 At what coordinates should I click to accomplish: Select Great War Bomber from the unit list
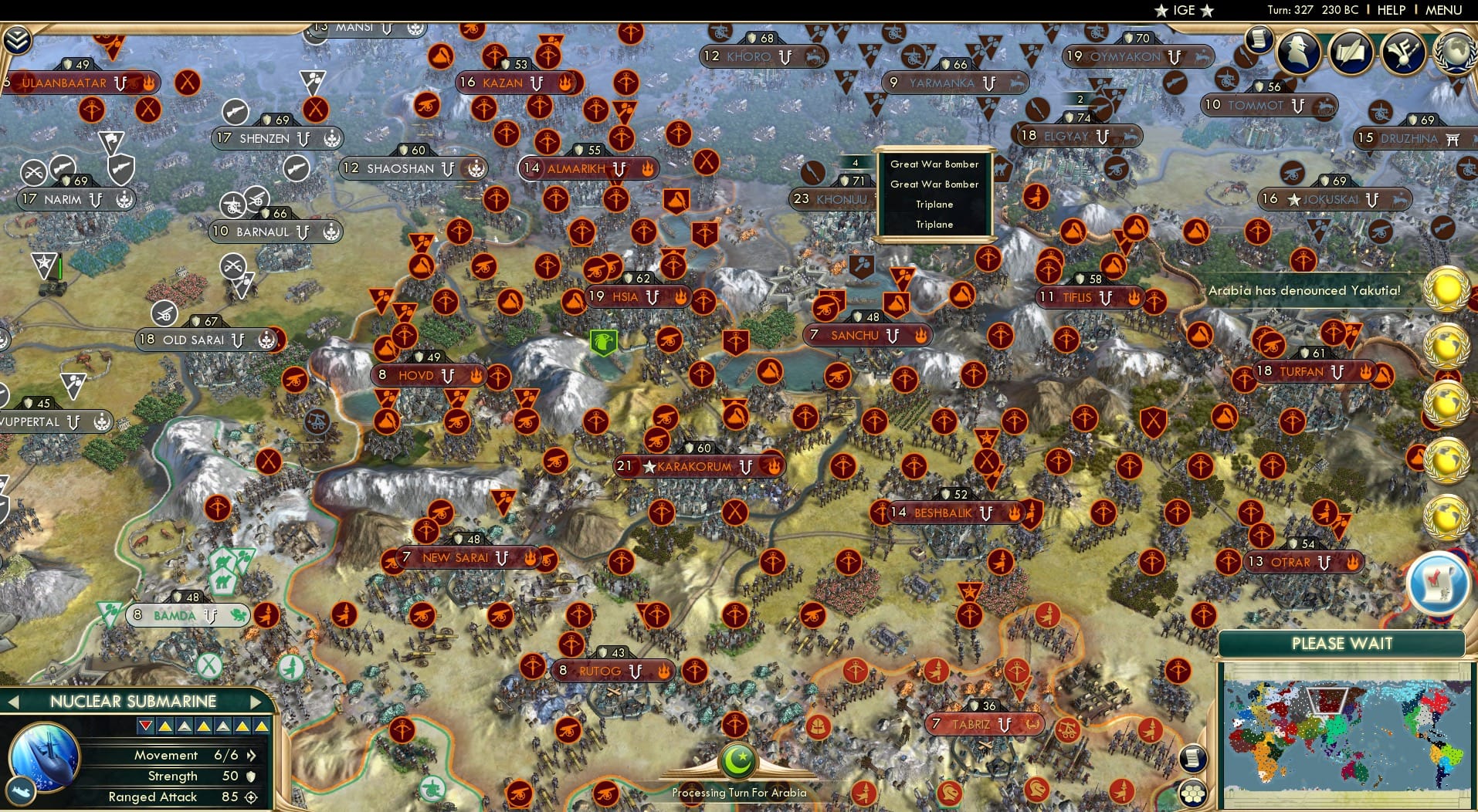[x=934, y=164]
